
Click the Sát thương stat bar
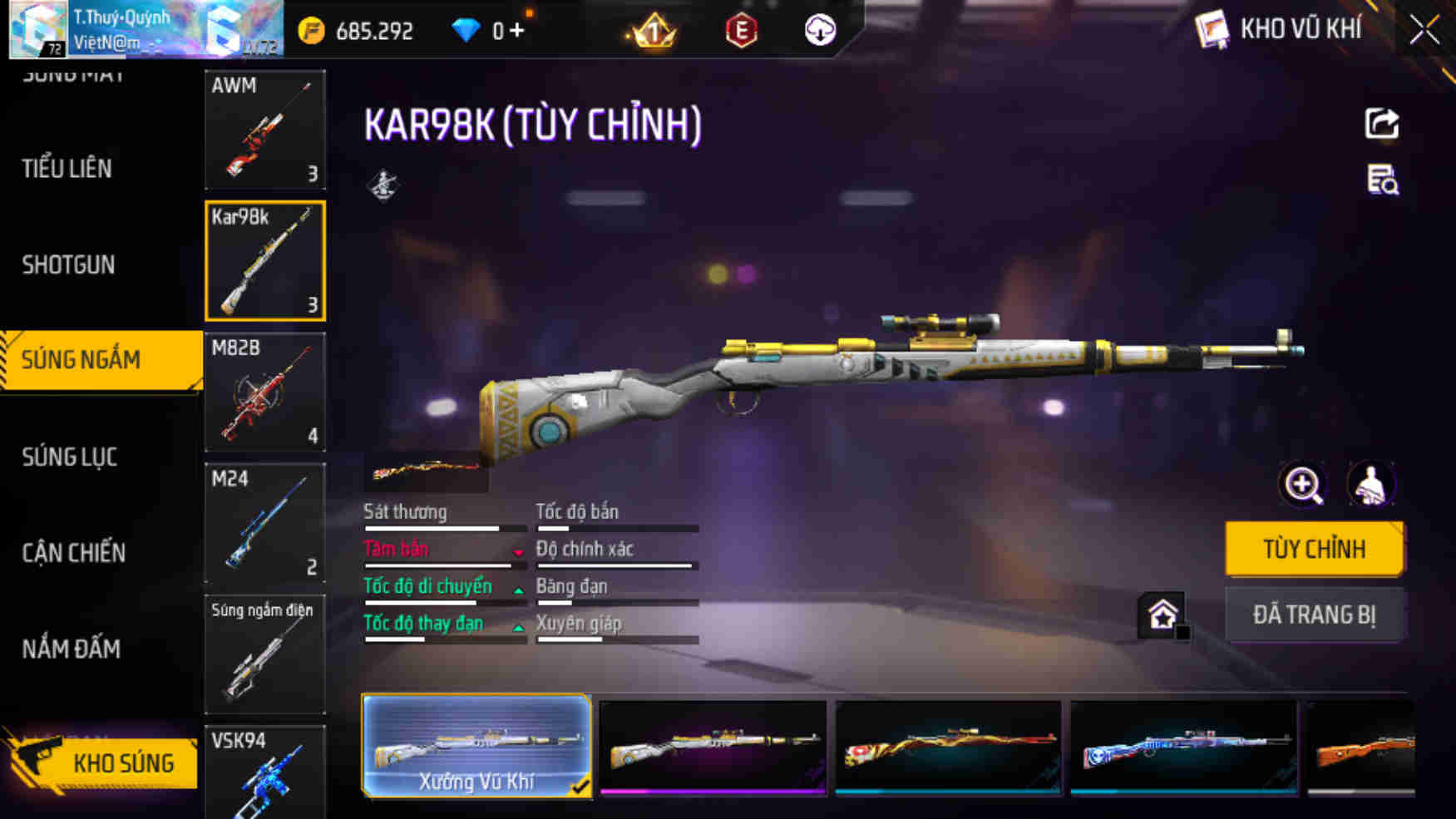pos(432,526)
